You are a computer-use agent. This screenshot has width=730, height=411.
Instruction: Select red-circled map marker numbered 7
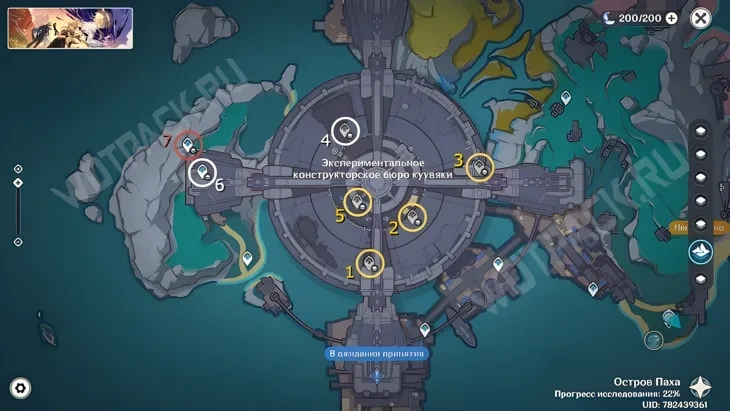pos(187,147)
